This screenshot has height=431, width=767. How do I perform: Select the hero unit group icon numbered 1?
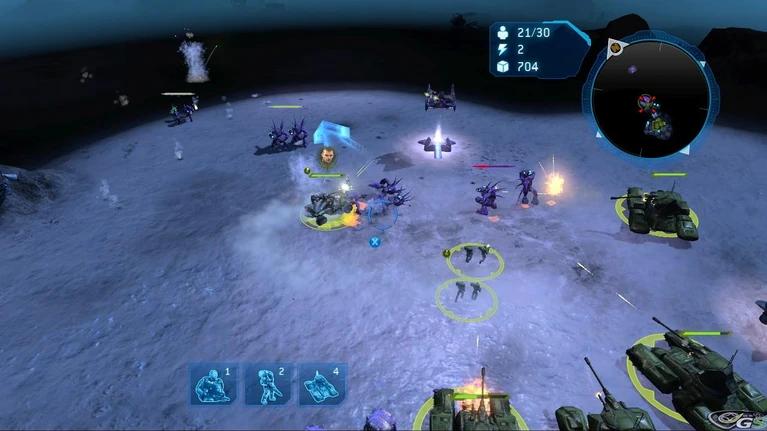coord(212,385)
